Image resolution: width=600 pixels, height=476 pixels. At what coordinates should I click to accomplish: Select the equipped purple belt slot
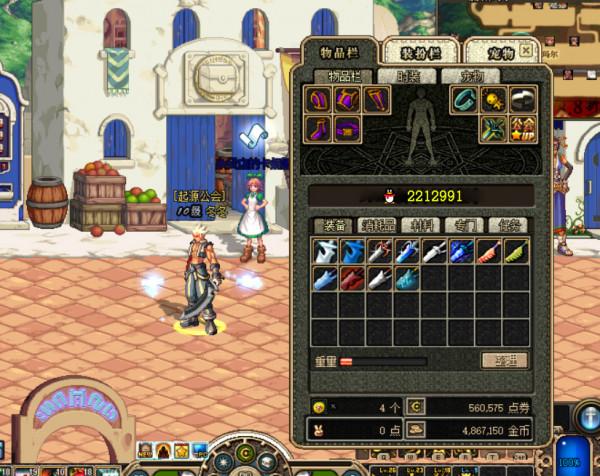[x=347, y=128]
